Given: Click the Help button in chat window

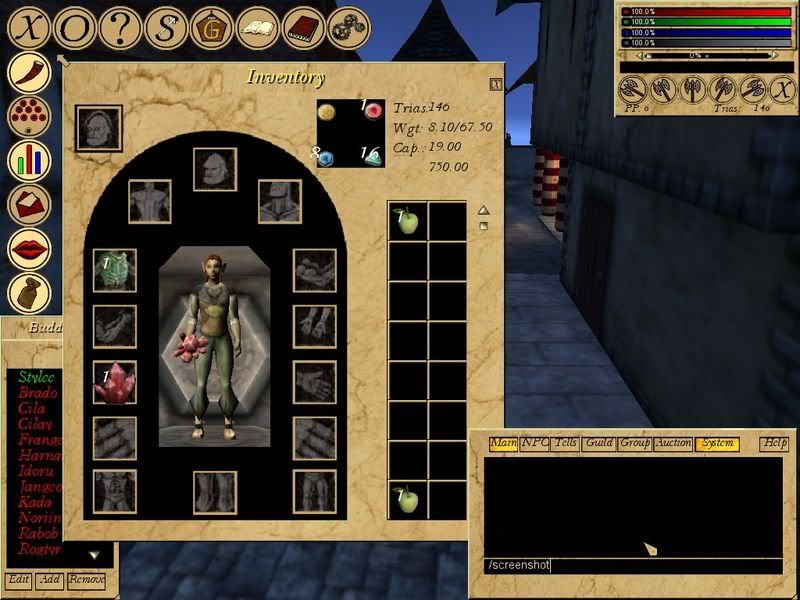Looking at the screenshot, I should 775,443.
